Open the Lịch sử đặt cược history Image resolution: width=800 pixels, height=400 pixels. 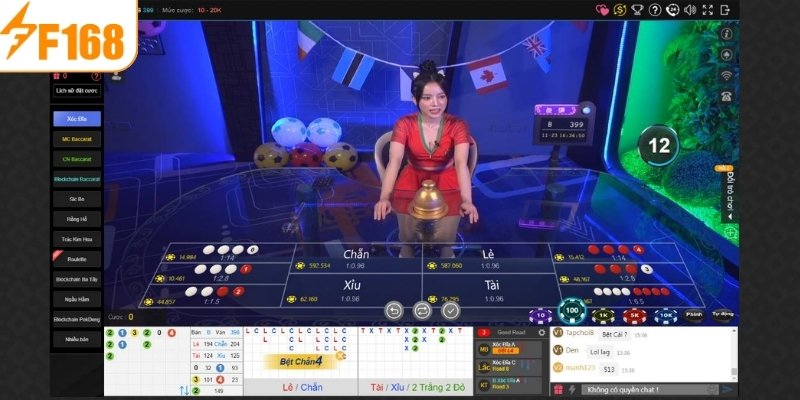coord(77,91)
